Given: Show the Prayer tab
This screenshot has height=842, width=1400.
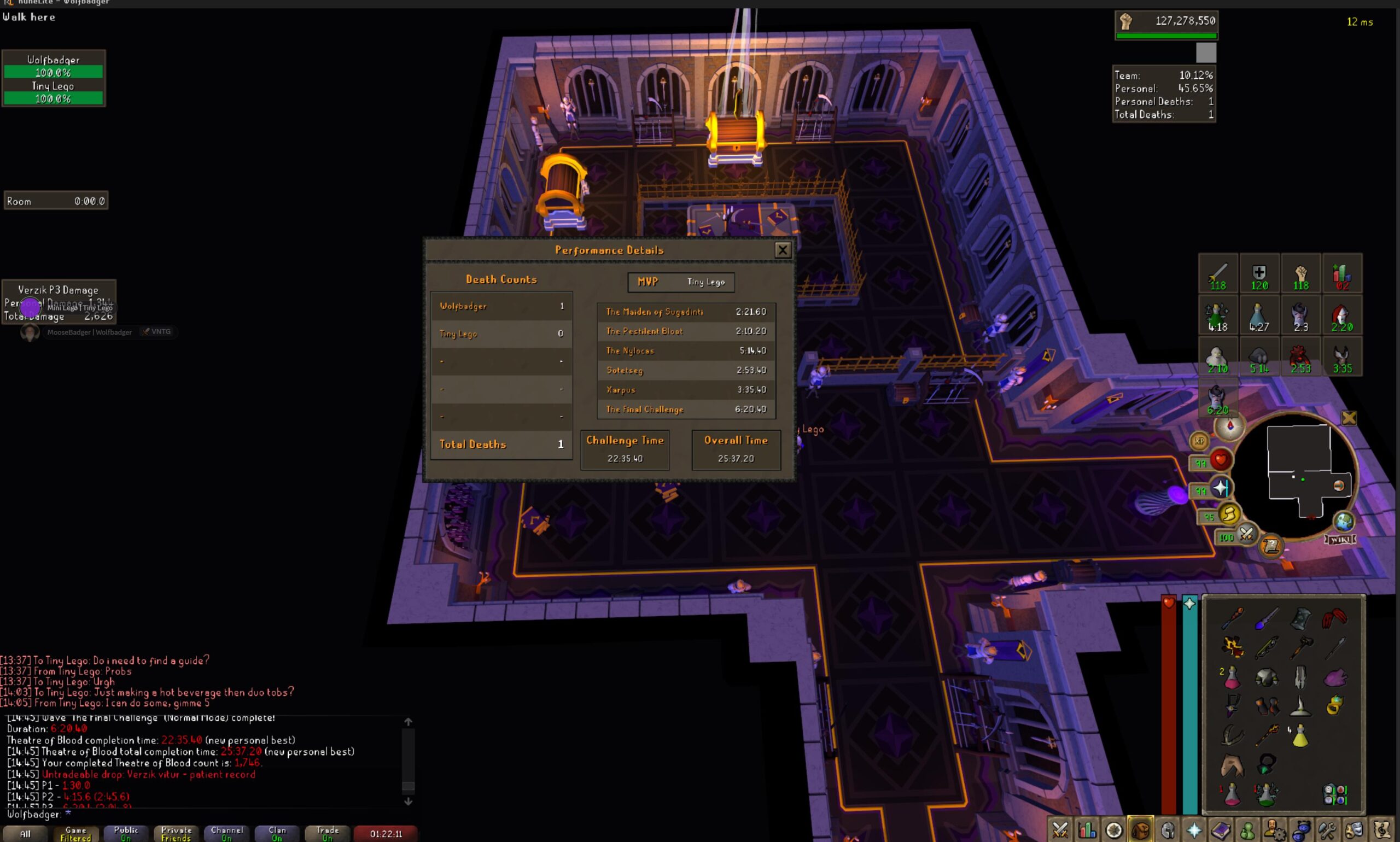Looking at the screenshot, I should point(1194,830).
